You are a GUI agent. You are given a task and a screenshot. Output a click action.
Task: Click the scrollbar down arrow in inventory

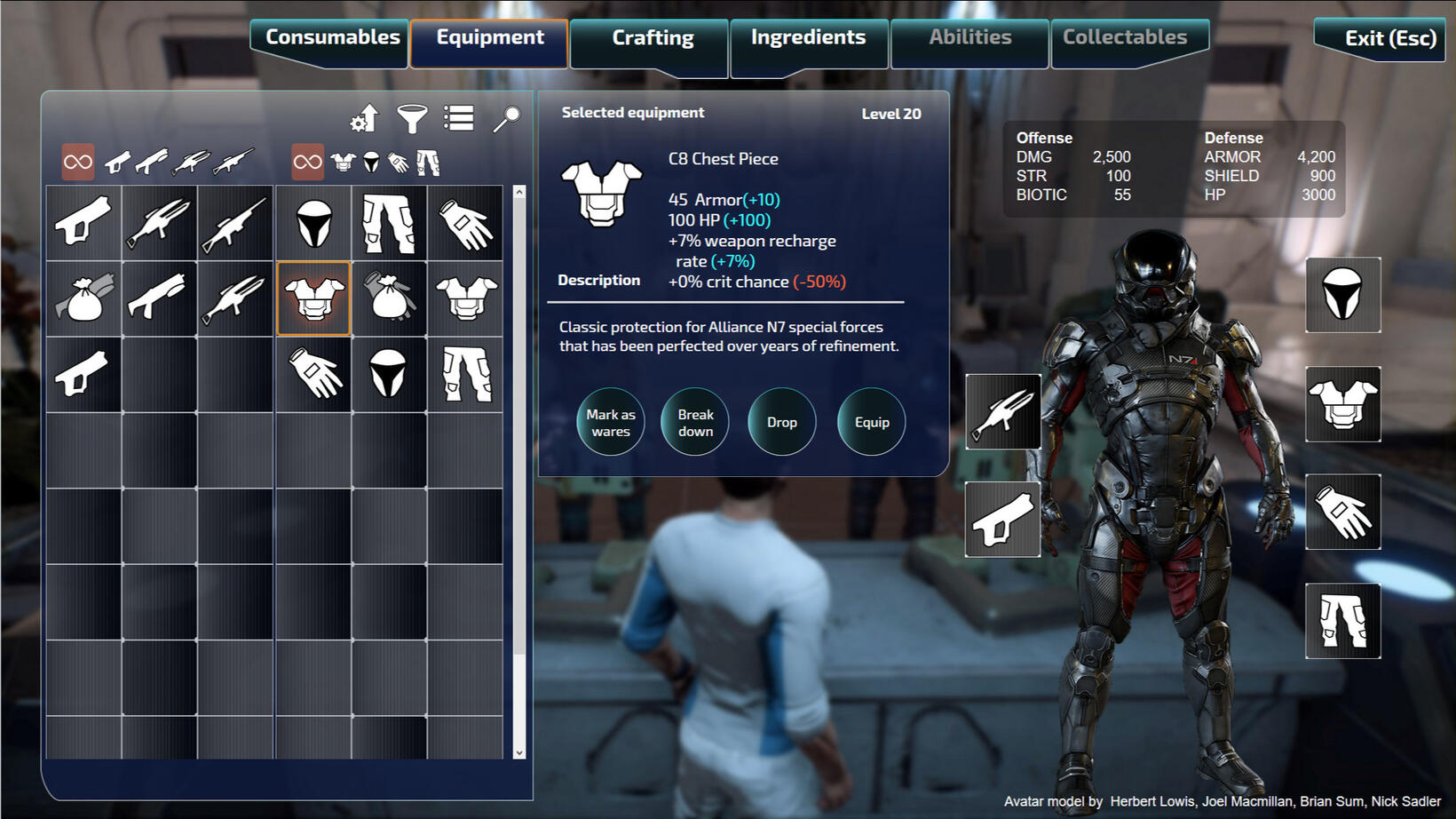(x=519, y=752)
